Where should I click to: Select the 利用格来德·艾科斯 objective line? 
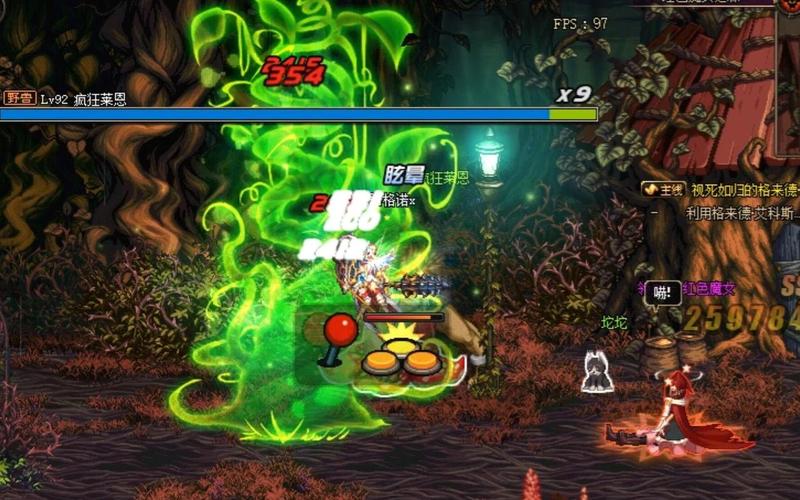pyautogui.click(x=741, y=212)
